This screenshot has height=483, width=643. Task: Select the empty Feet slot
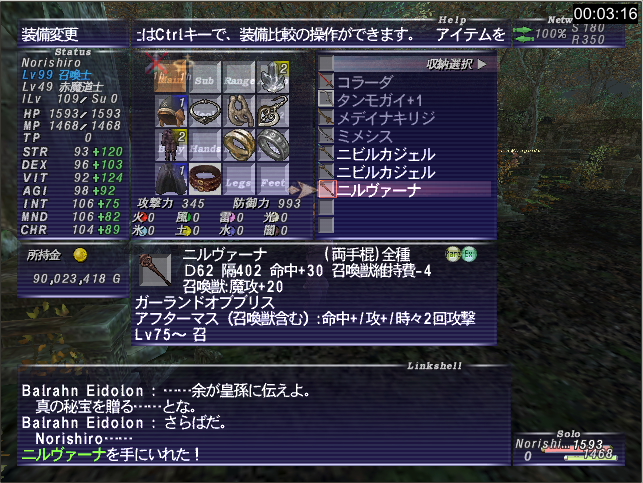tap(273, 179)
